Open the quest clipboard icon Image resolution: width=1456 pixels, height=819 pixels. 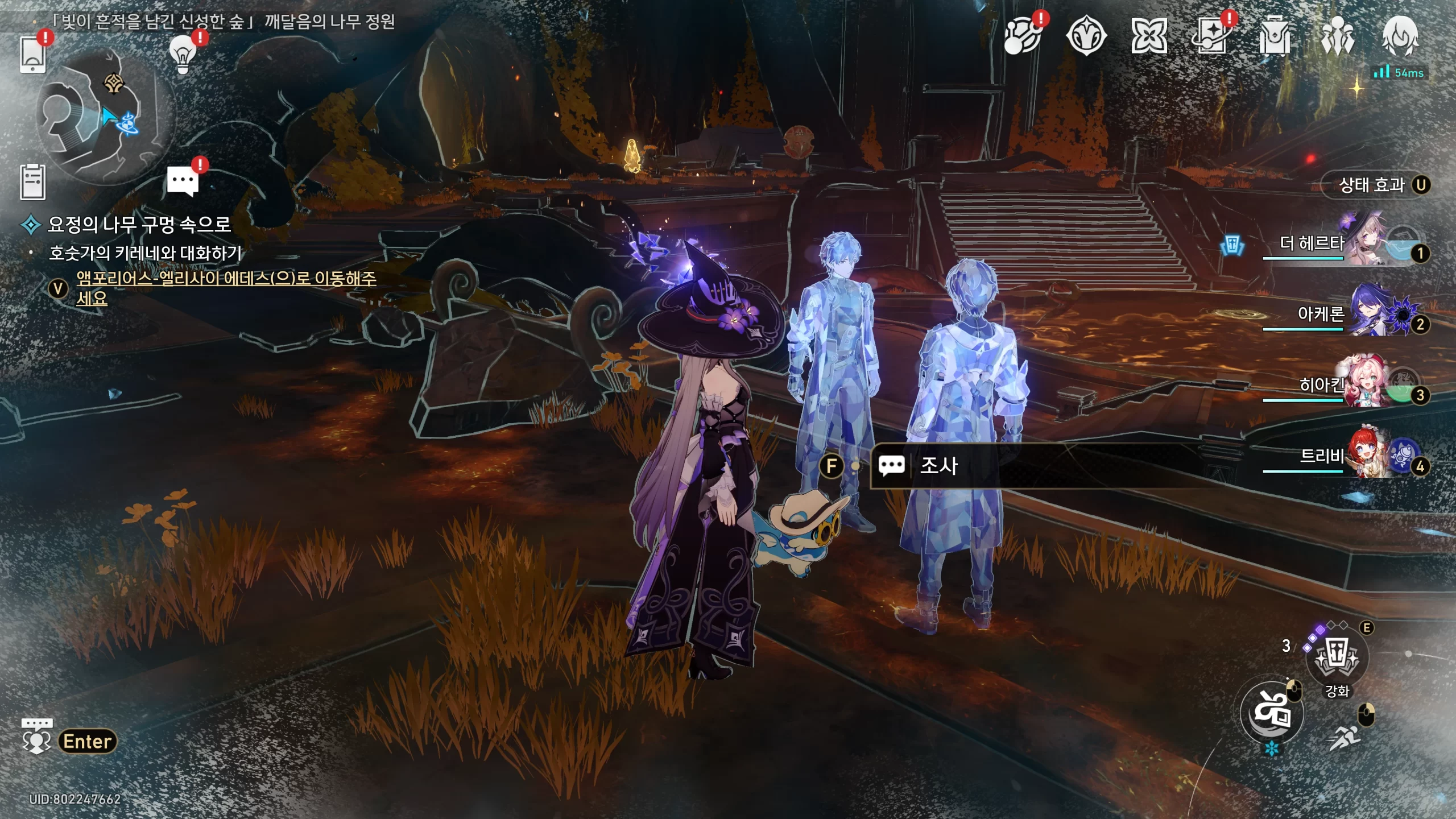pos(32,182)
